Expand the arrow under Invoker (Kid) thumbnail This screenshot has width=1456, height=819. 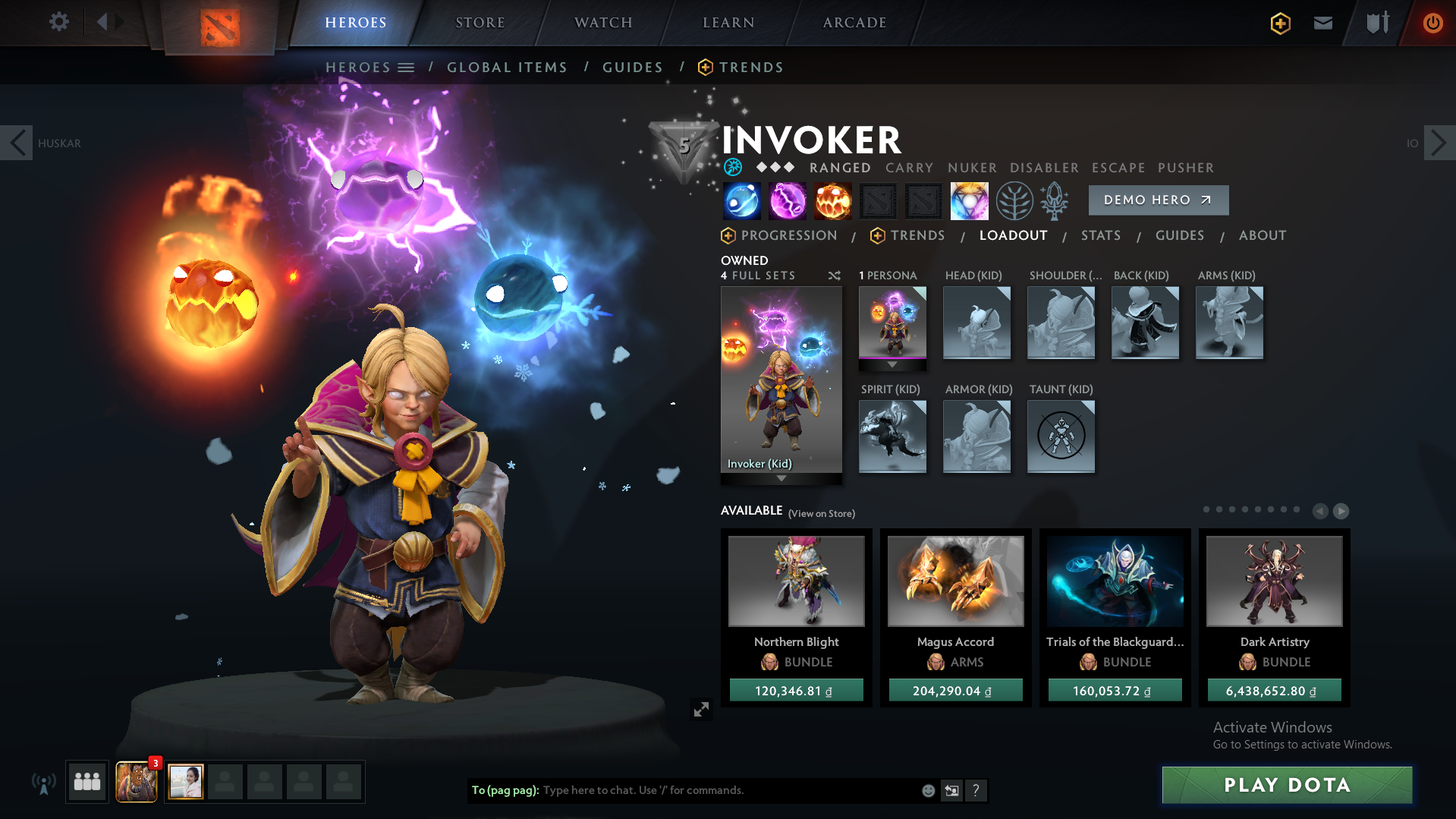click(781, 479)
